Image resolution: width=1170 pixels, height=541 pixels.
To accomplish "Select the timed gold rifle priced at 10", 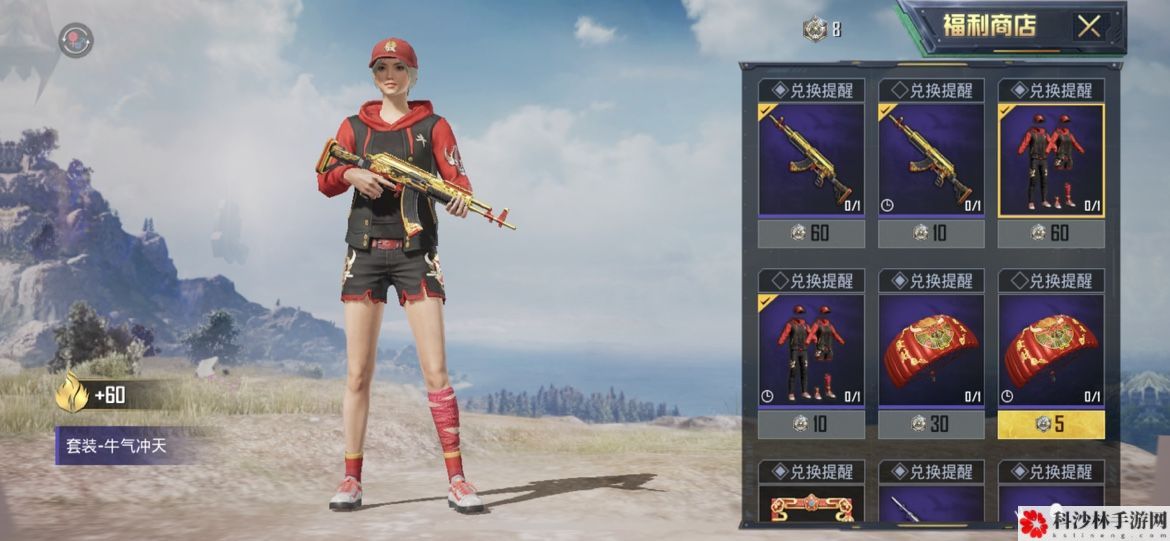I will pyautogui.click(x=931, y=159).
